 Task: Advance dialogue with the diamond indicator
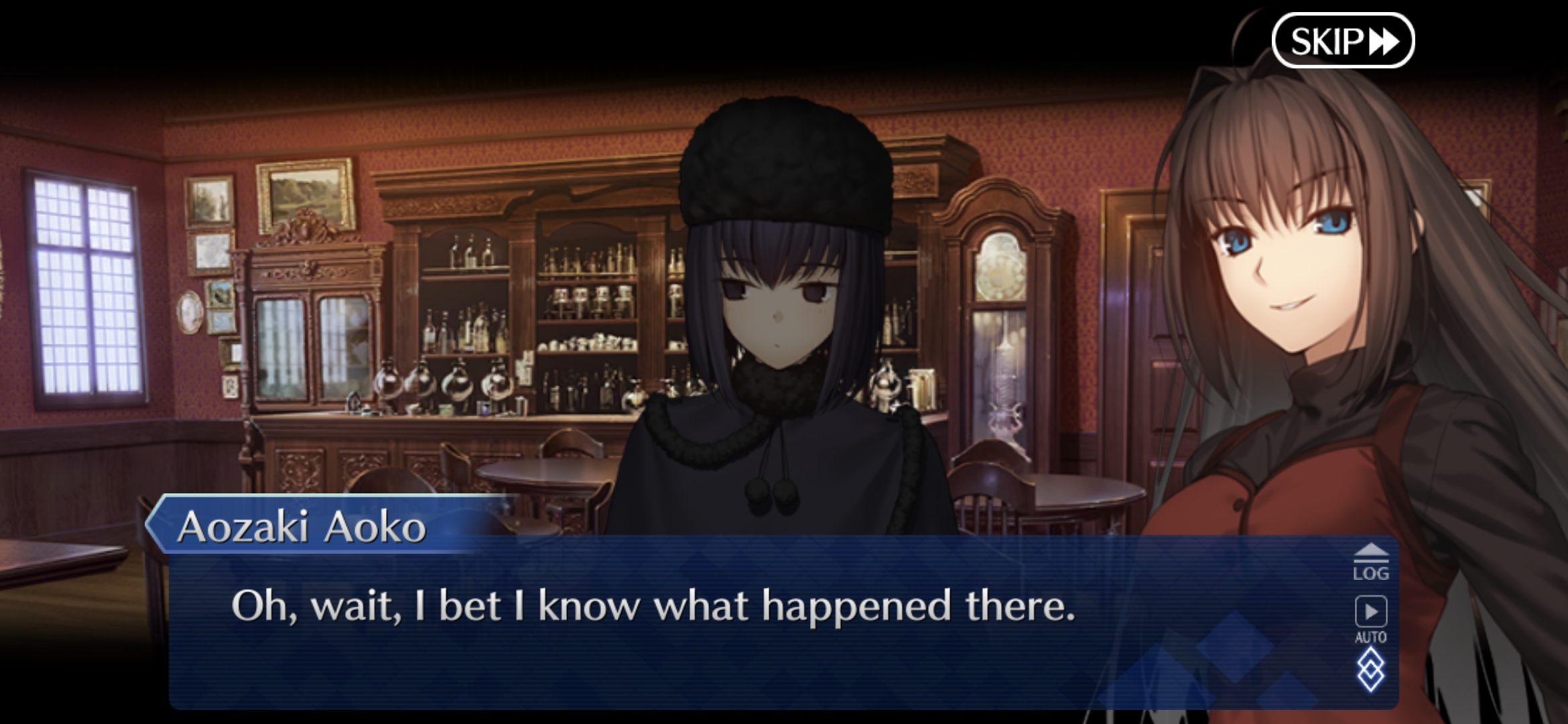(1370, 671)
